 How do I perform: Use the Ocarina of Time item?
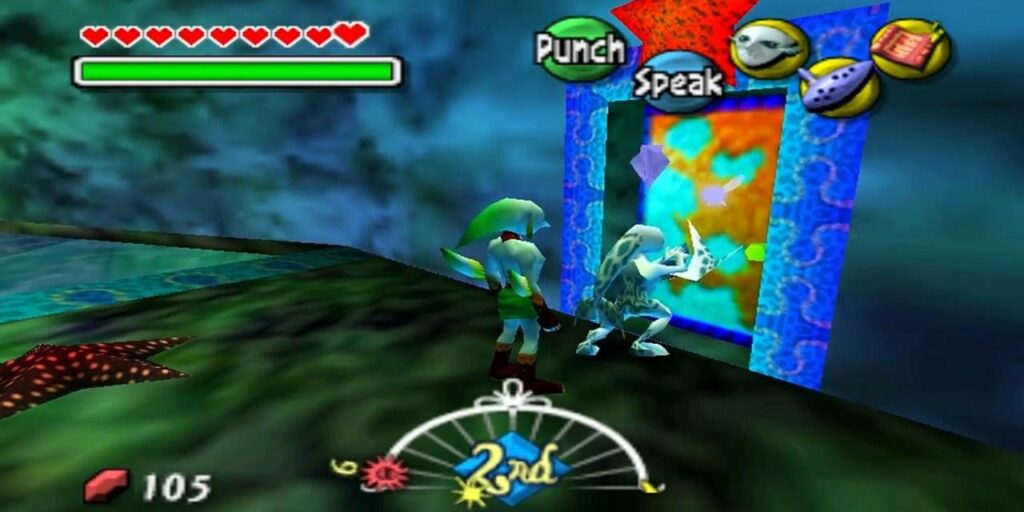tap(839, 87)
